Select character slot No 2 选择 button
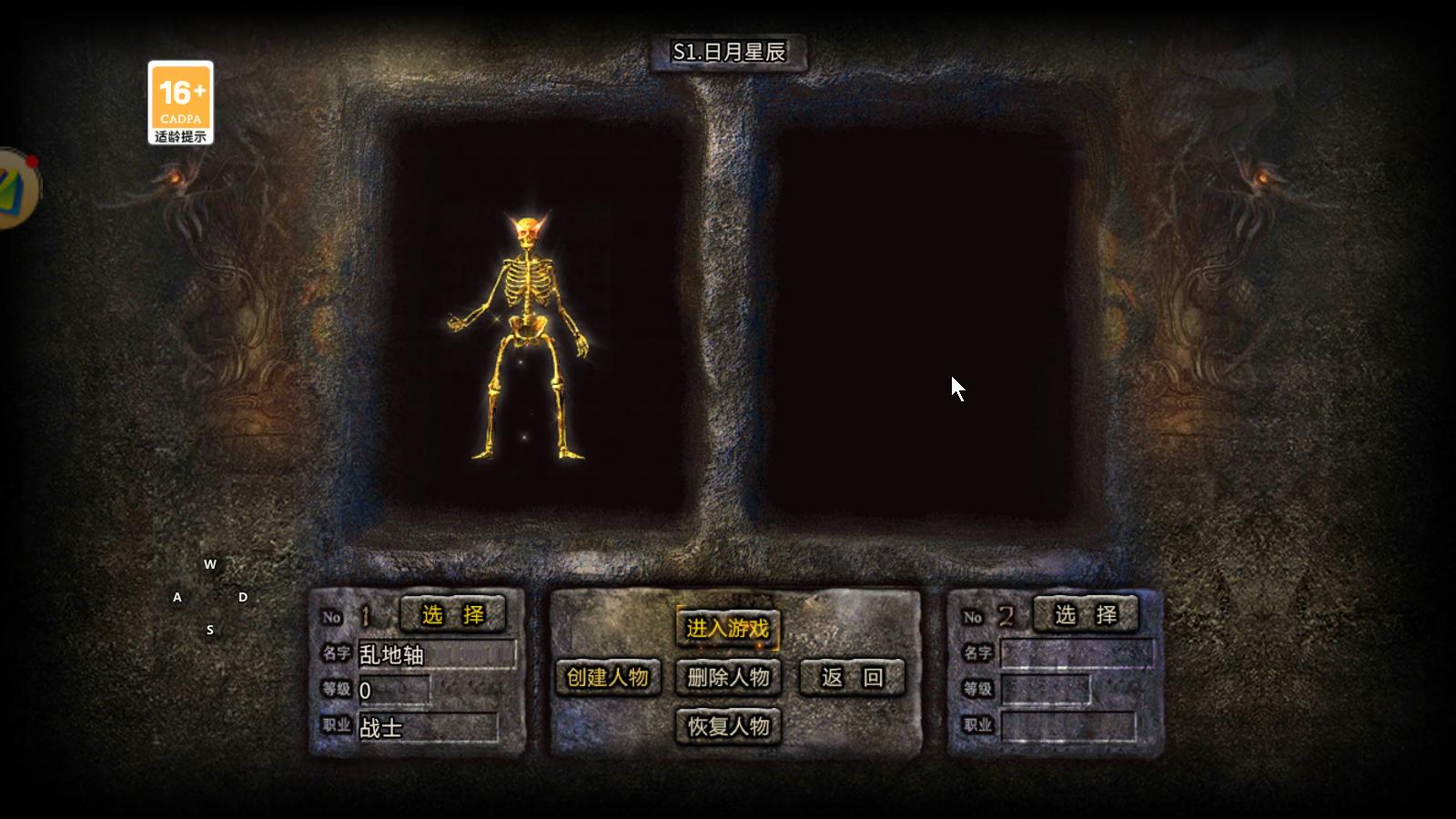 pyautogui.click(x=1086, y=615)
